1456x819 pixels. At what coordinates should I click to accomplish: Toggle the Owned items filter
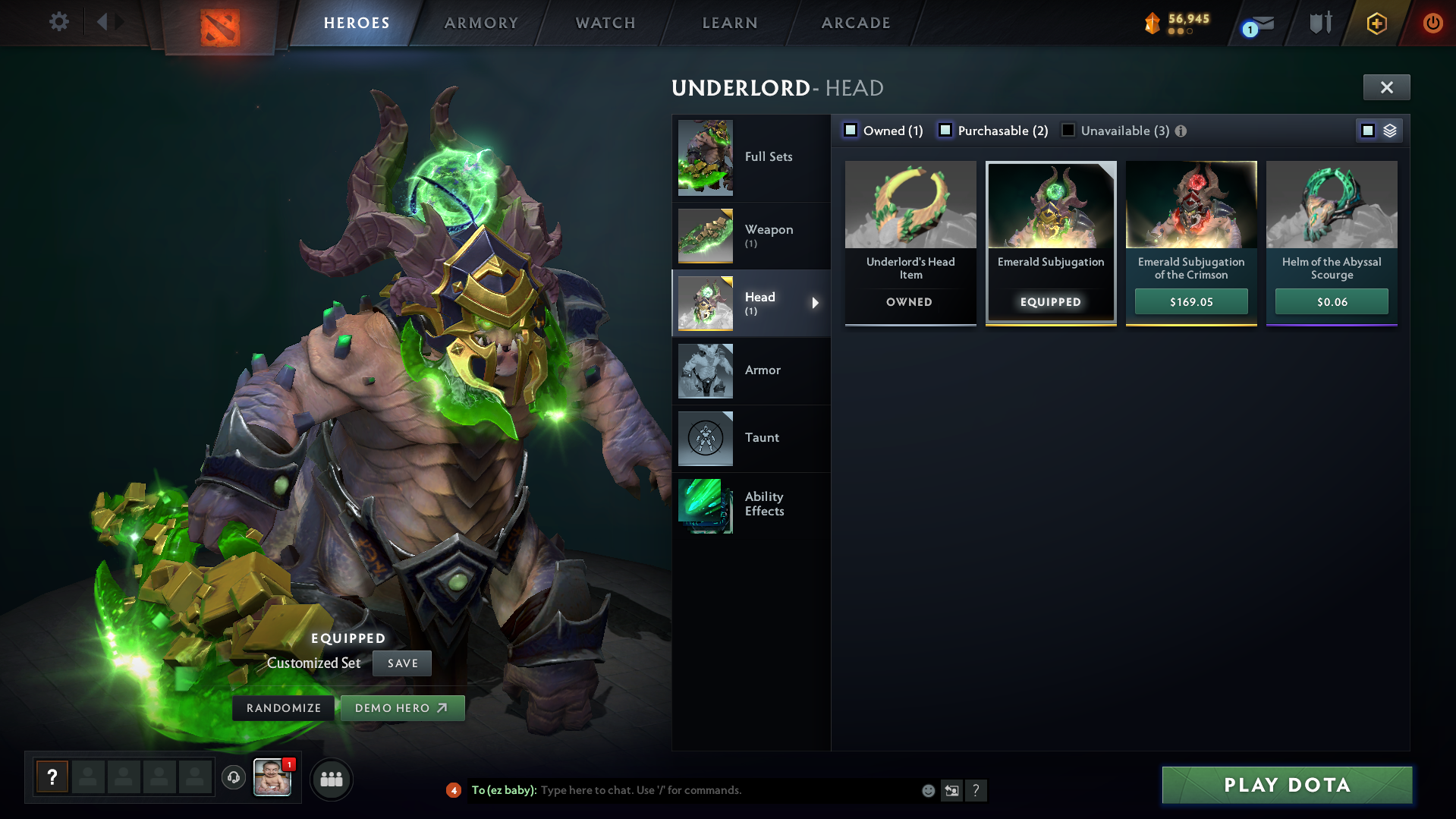coord(851,131)
